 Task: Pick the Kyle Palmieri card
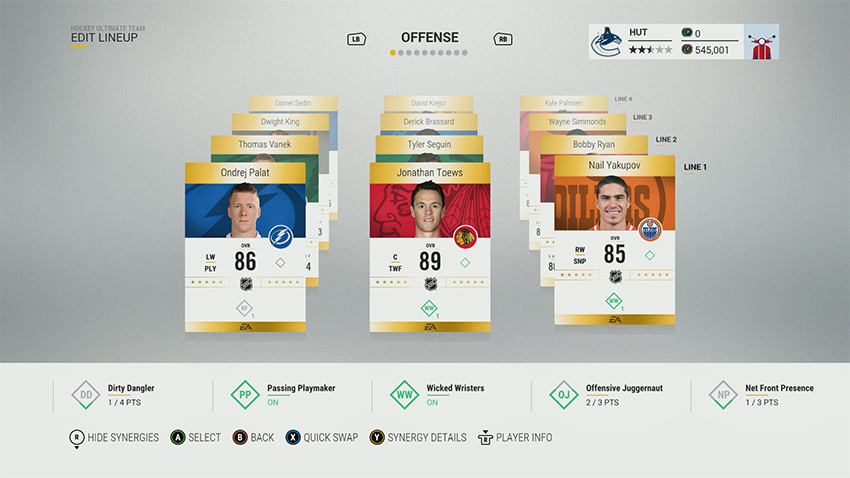coord(563,103)
